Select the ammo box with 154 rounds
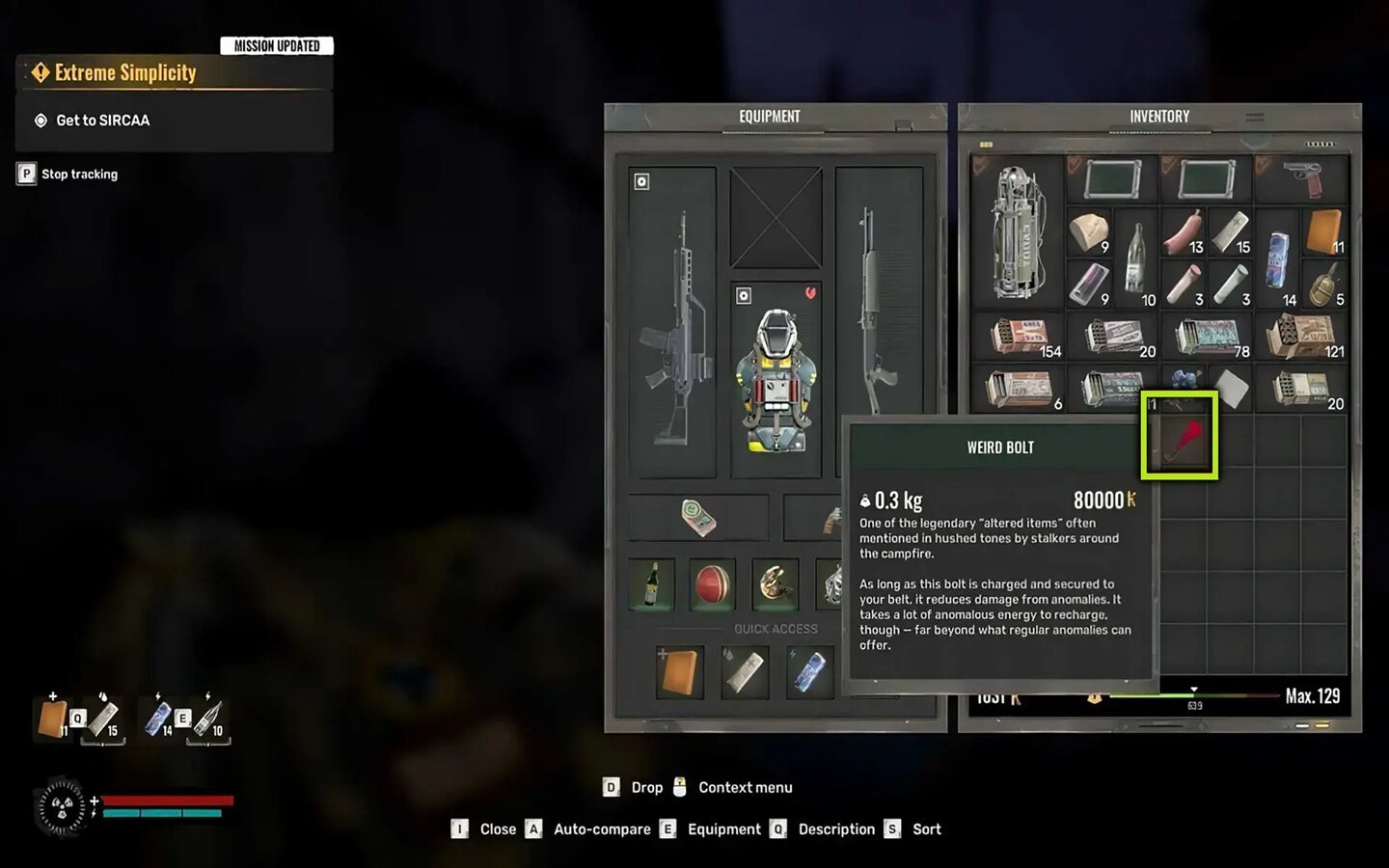Image resolution: width=1389 pixels, height=868 pixels. [x=1019, y=338]
